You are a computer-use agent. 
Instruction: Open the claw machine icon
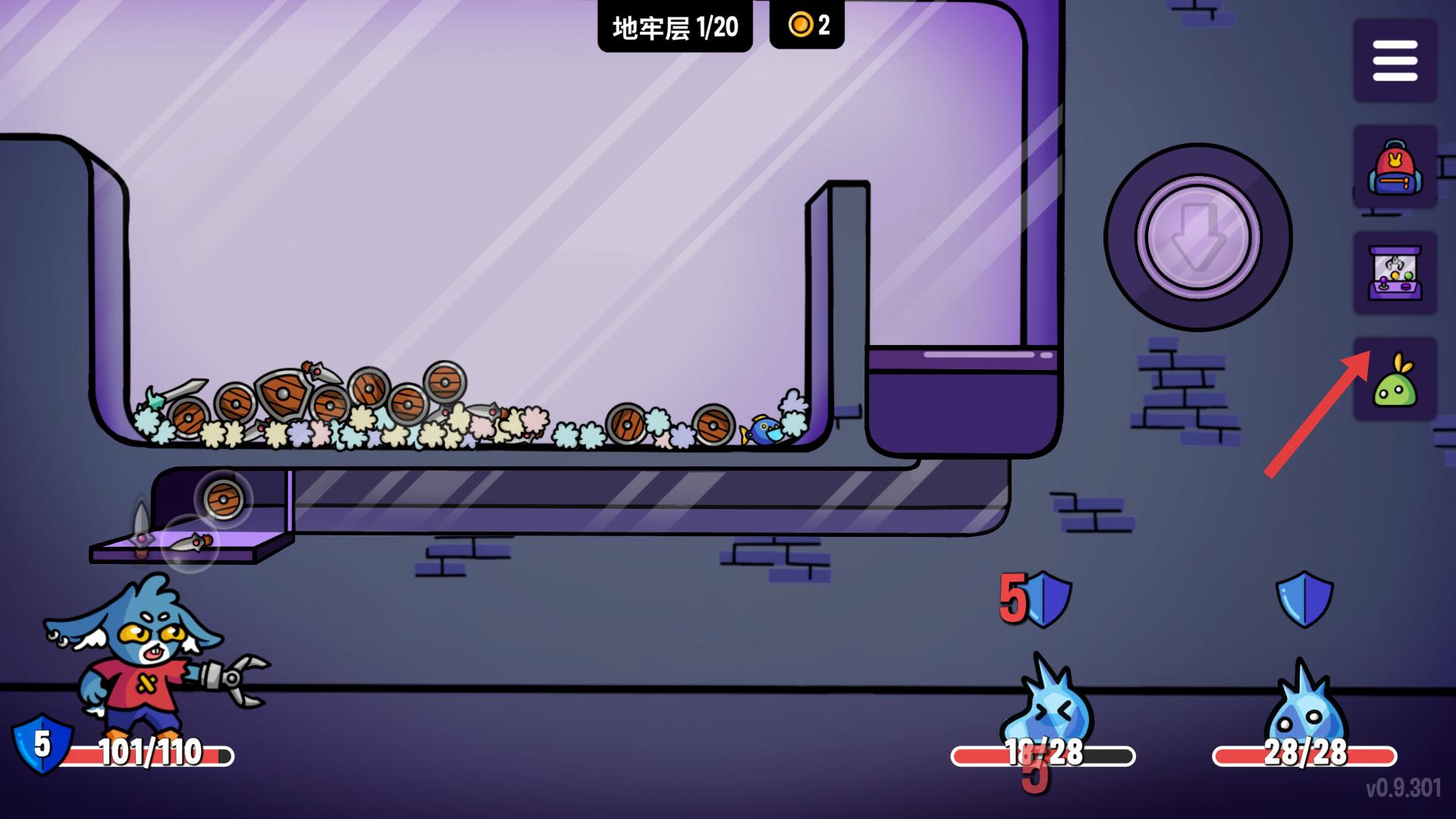[1395, 273]
